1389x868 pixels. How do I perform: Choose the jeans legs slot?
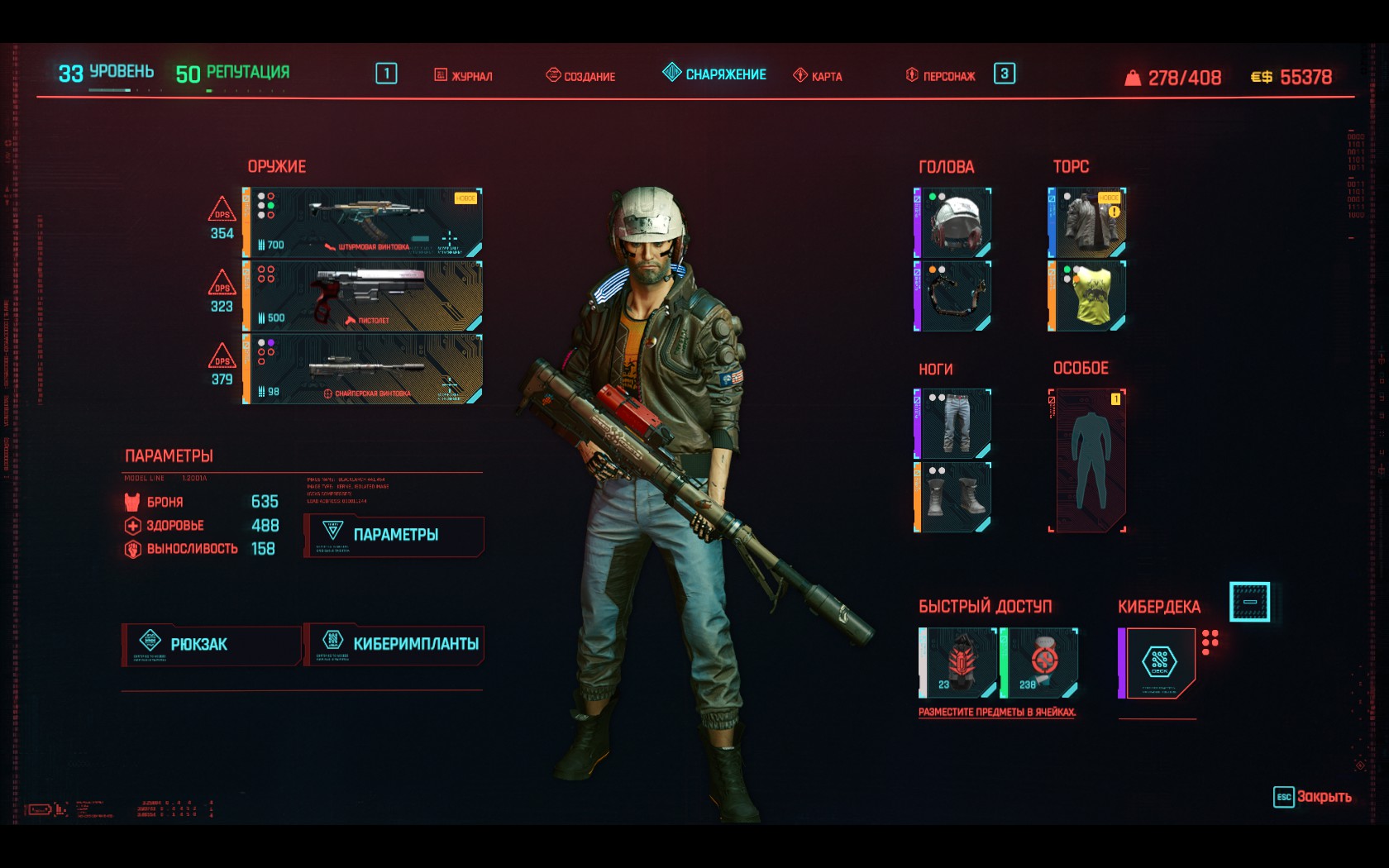[952, 423]
